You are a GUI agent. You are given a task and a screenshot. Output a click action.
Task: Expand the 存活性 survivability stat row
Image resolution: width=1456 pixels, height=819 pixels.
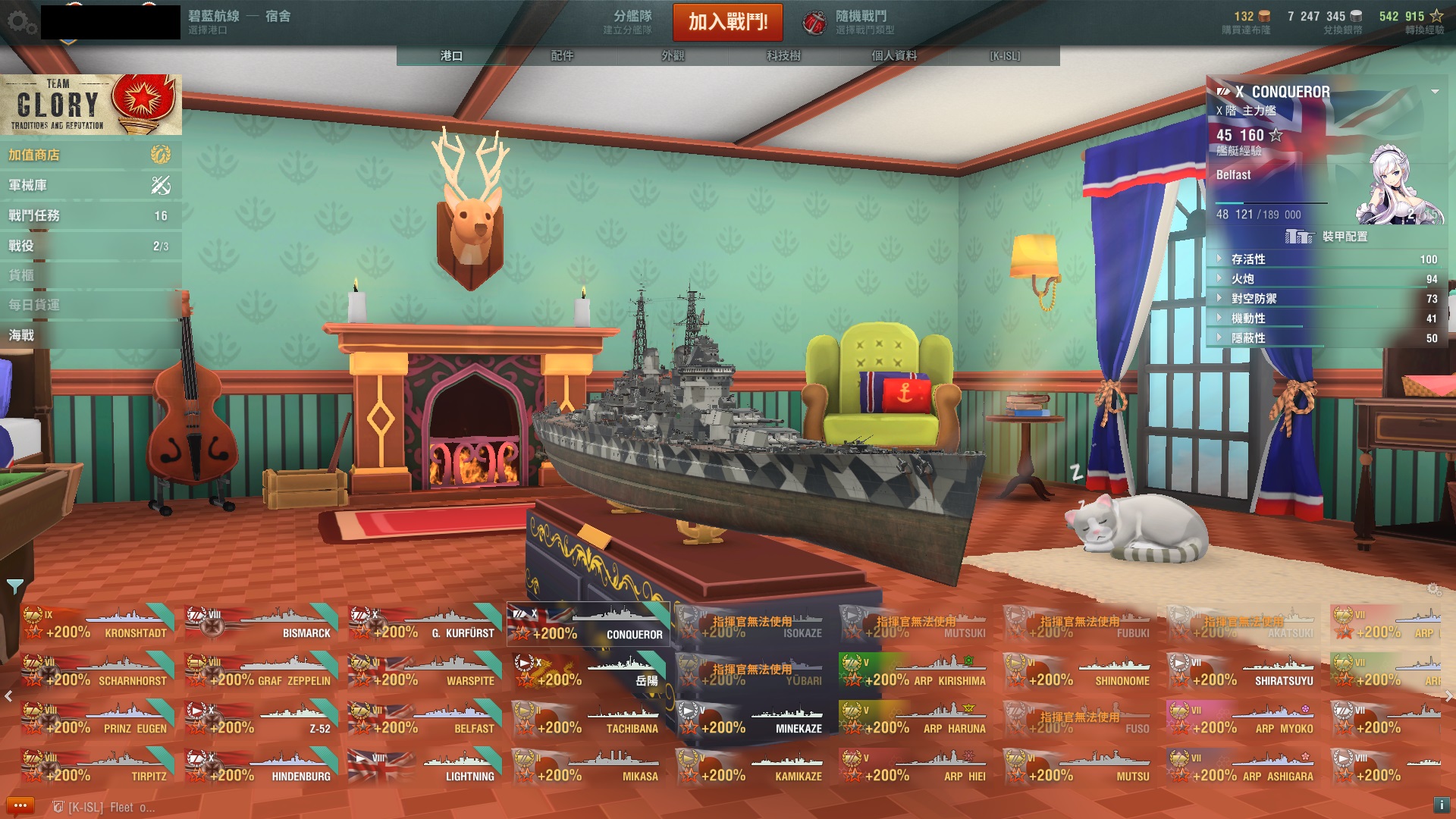point(1323,259)
